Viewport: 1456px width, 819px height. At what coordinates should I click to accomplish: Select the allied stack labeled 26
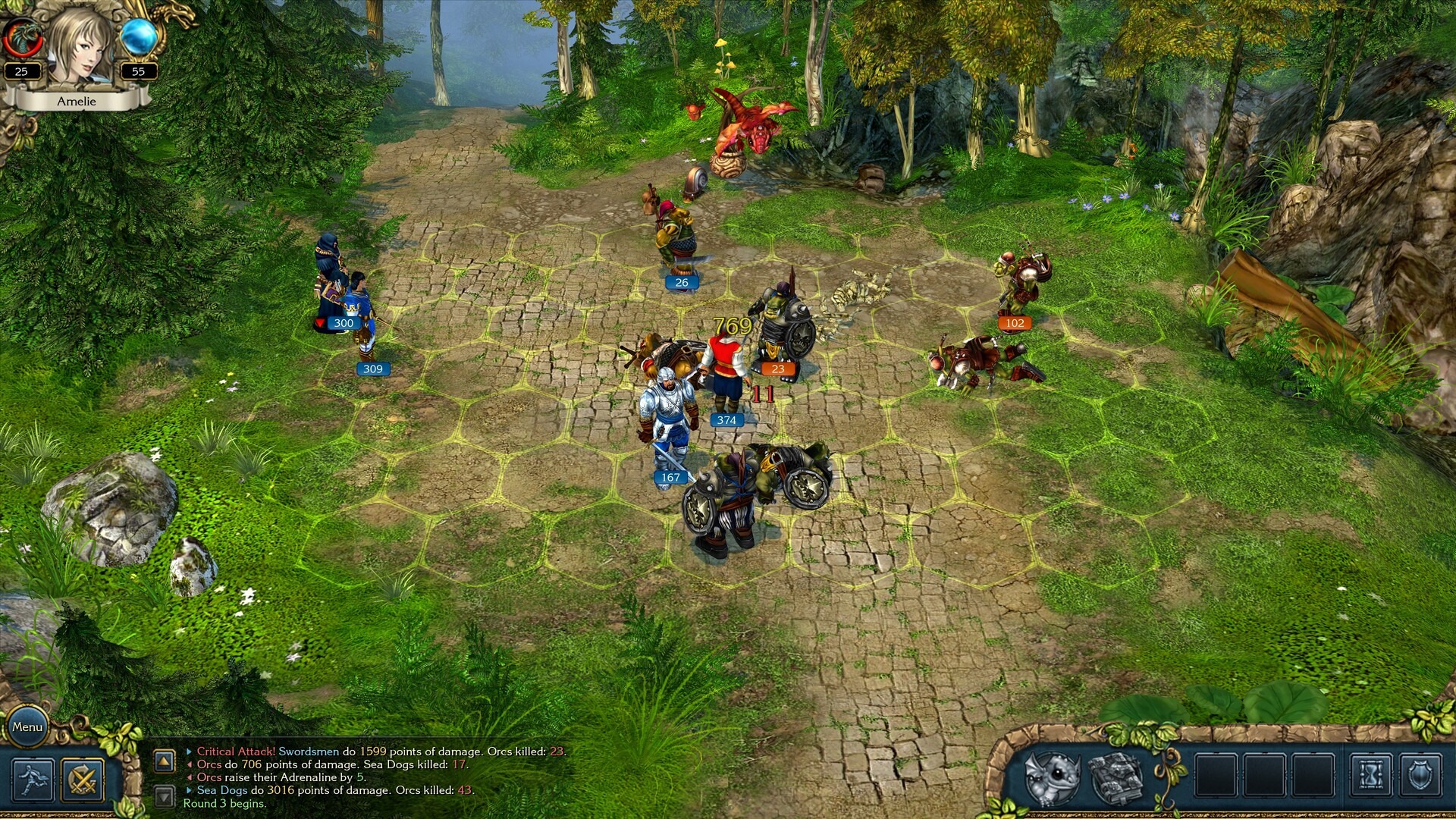tap(677, 239)
